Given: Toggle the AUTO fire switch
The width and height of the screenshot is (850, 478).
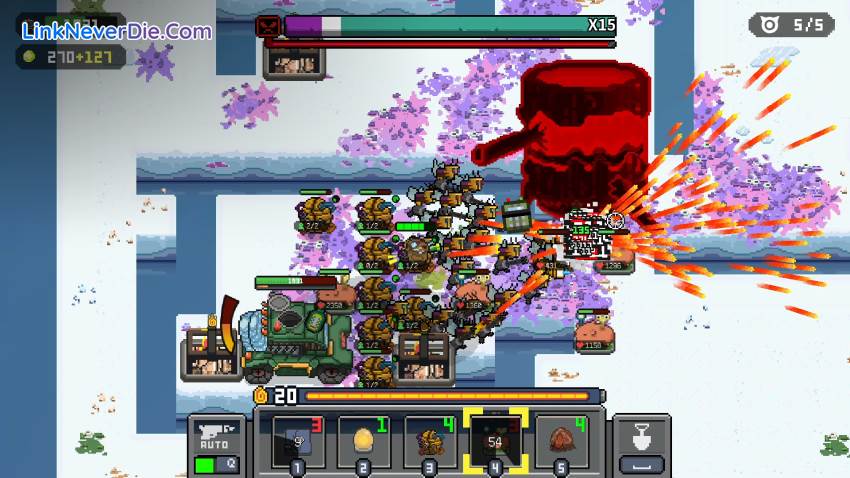Looking at the screenshot, I should point(214,464).
